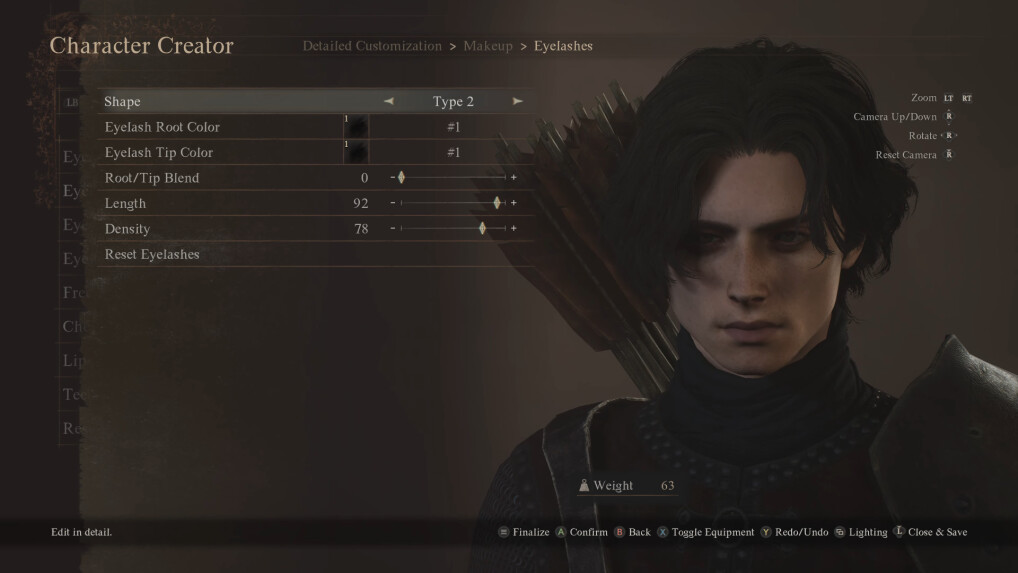Go to Detailed Customization breadcrumb
Screen dimensions: 1018x573
(372, 46)
